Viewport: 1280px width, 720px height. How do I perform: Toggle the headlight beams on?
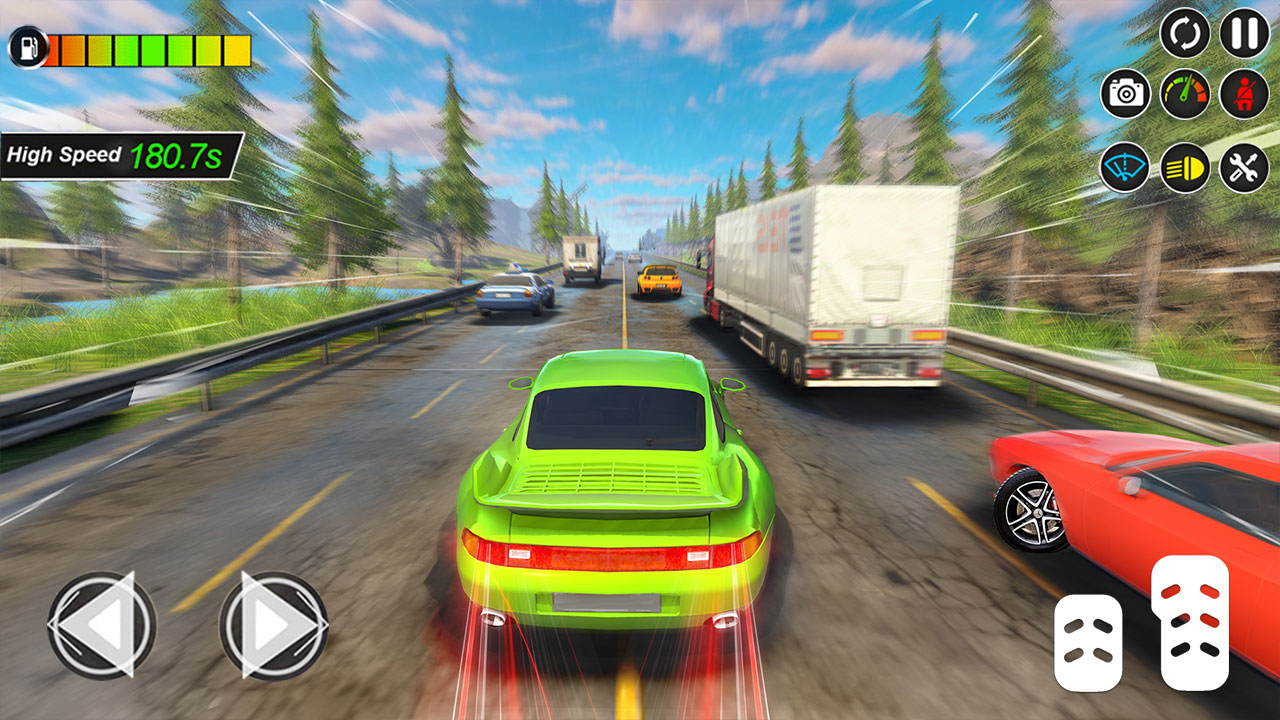[1185, 165]
